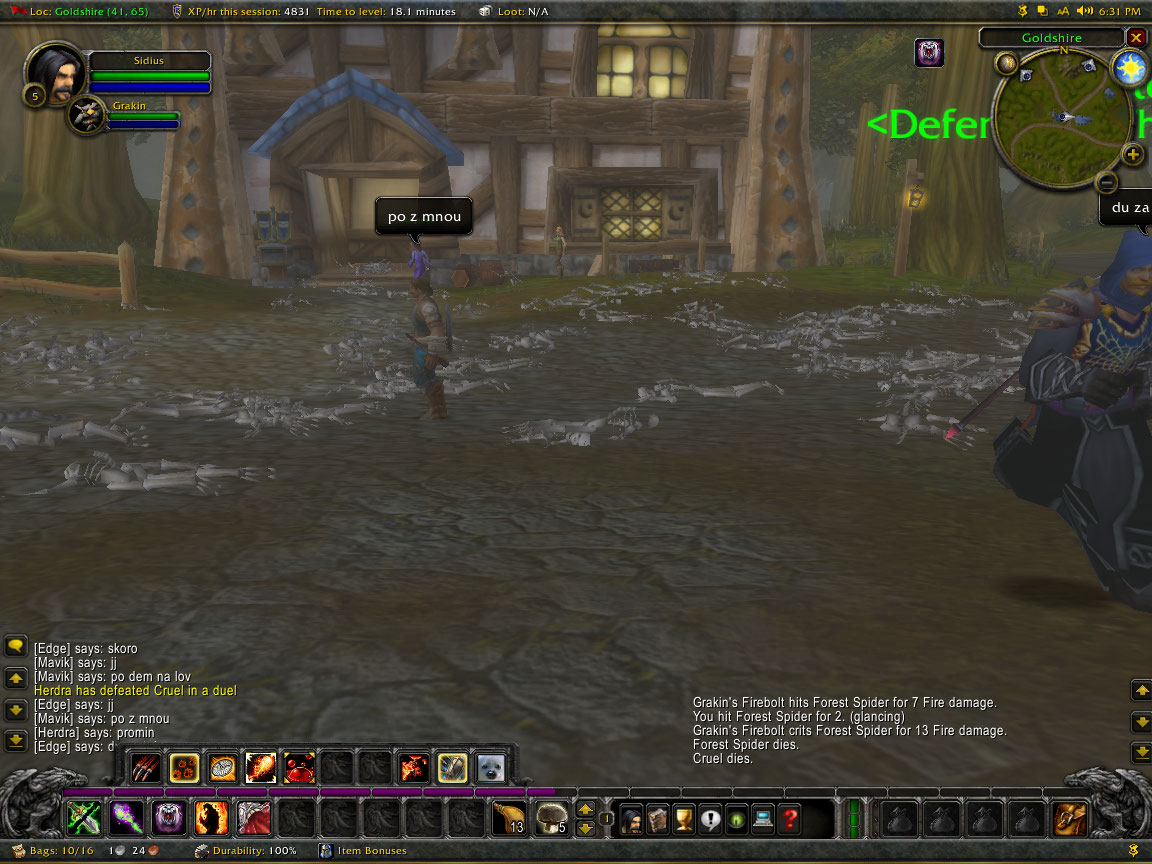Activate the bear face ability on action bar
The width and height of the screenshot is (1152, 864).
click(169, 819)
